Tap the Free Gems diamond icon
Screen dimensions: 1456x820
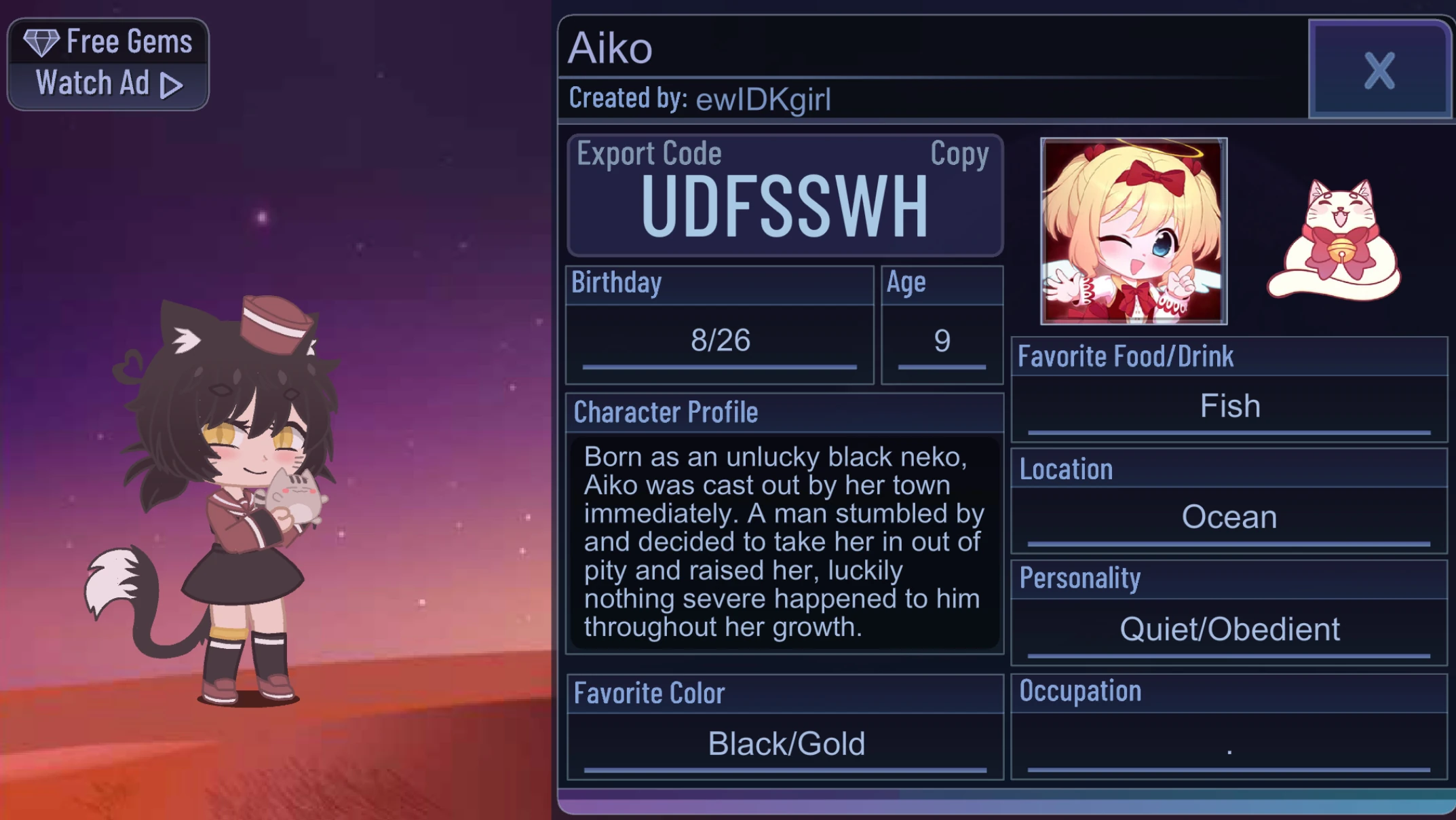click(43, 41)
